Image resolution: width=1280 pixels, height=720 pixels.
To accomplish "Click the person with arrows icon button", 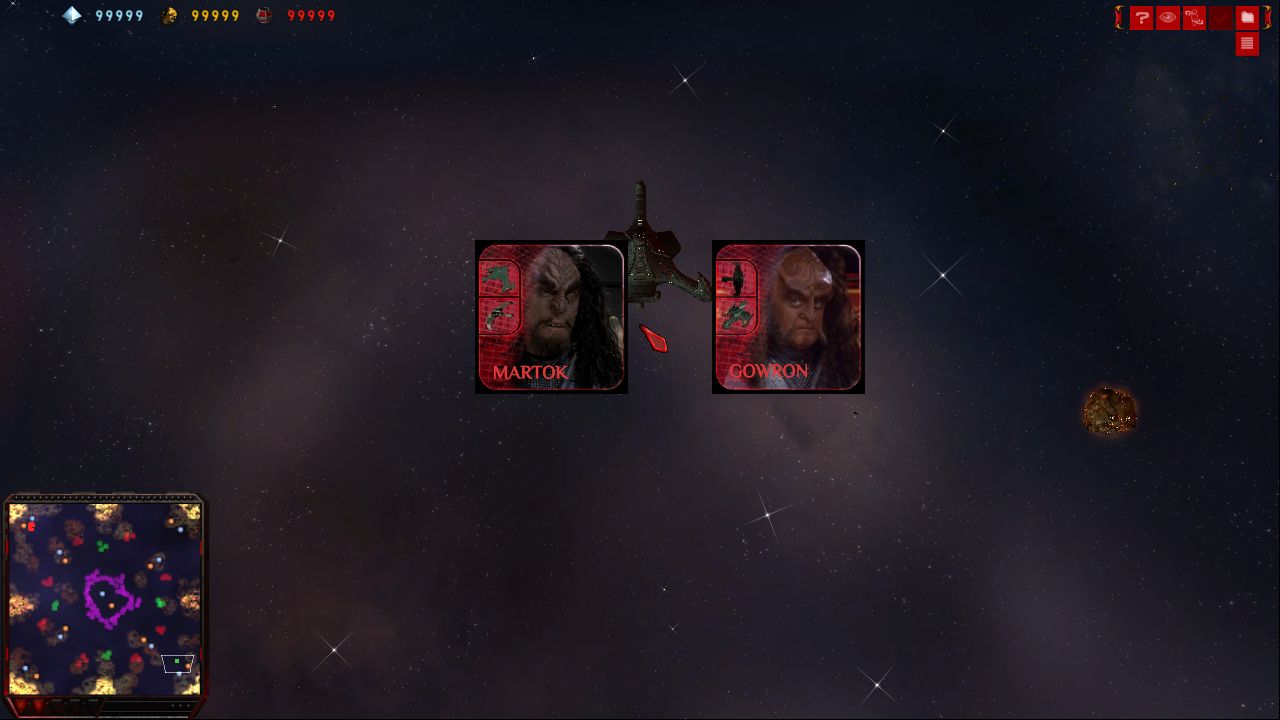I will [1194, 18].
